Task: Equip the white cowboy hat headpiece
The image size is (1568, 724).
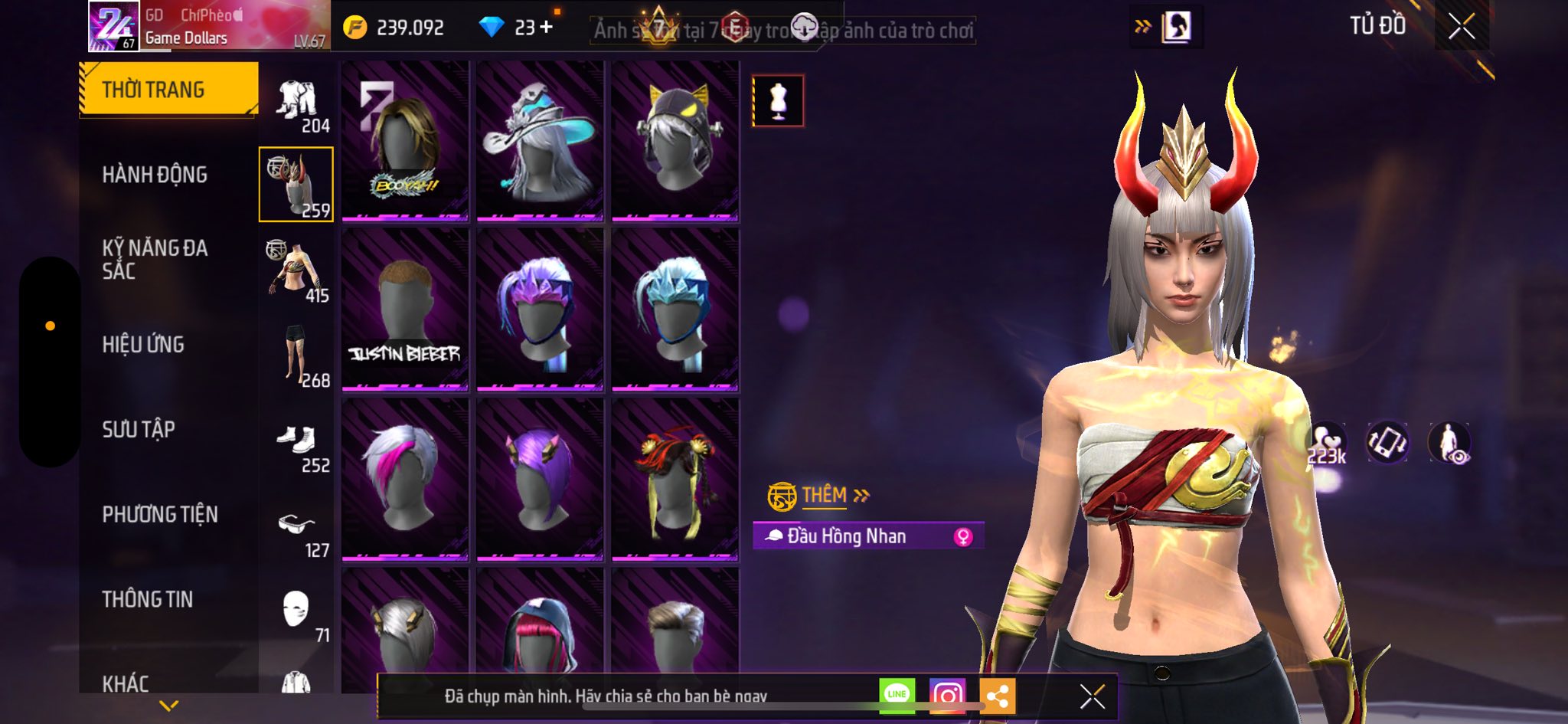Action: (540, 141)
